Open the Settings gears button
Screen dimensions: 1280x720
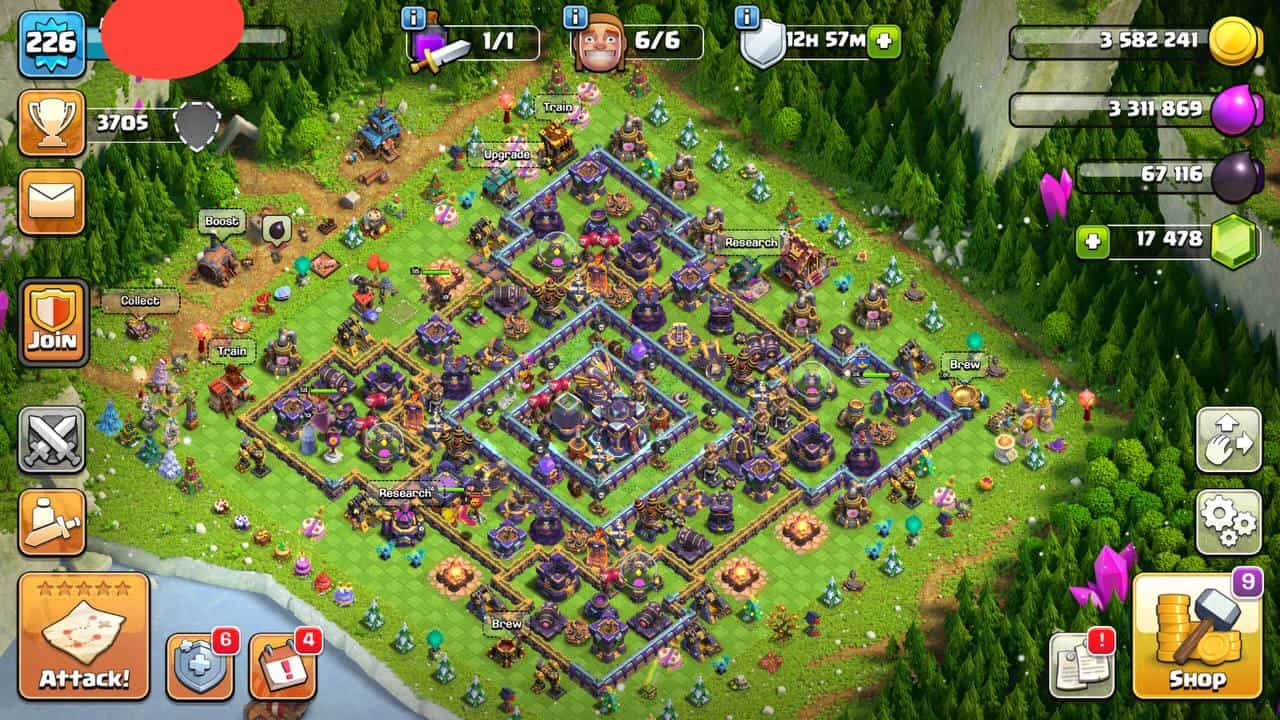[x=1228, y=522]
